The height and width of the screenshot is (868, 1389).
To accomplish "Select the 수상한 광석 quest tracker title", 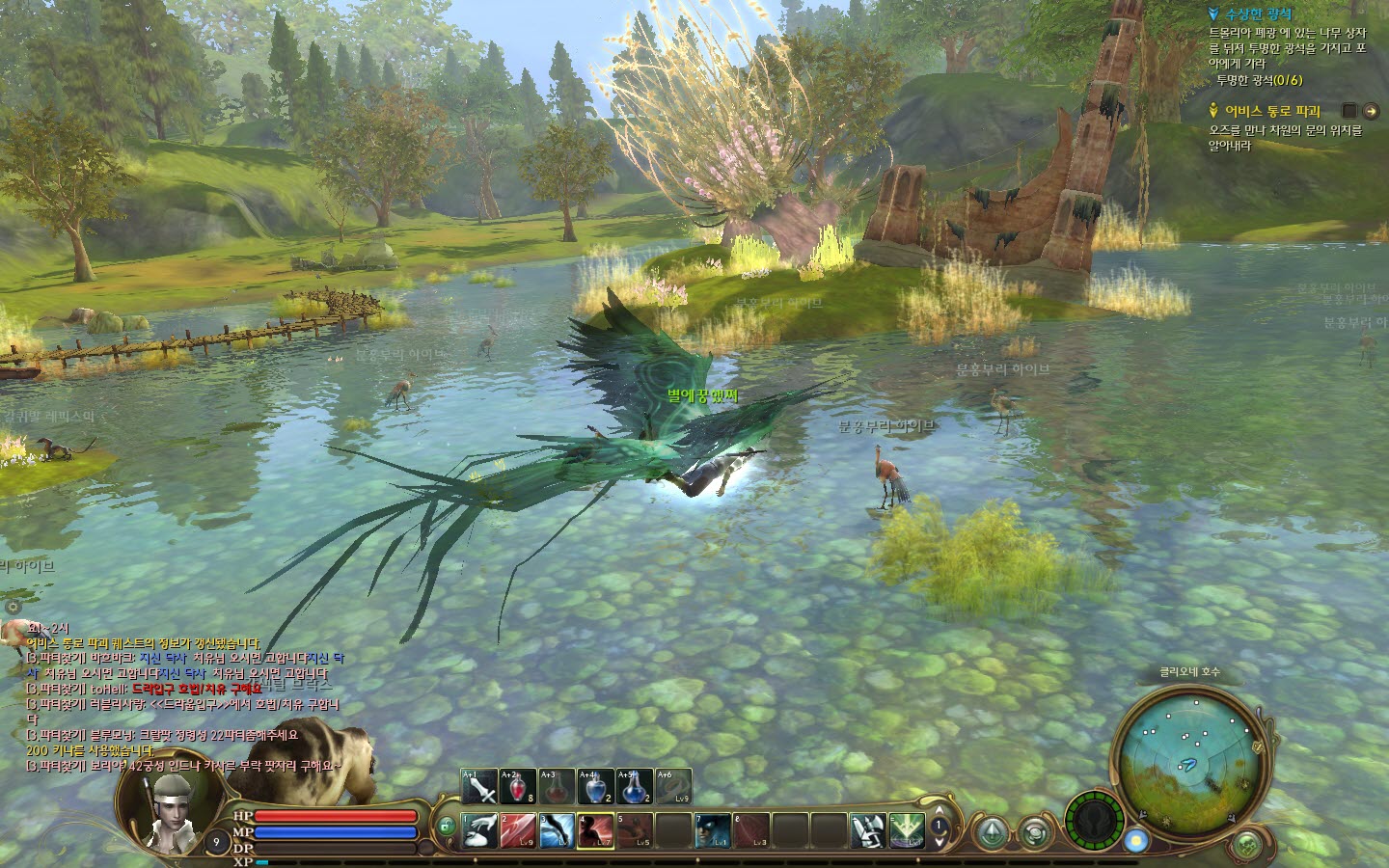I will pos(1259,14).
